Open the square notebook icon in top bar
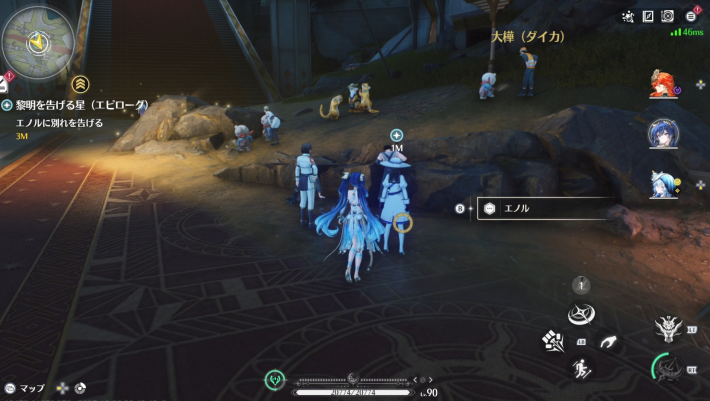Viewport: 710px width, 401px height. pyautogui.click(x=647, y=16)
